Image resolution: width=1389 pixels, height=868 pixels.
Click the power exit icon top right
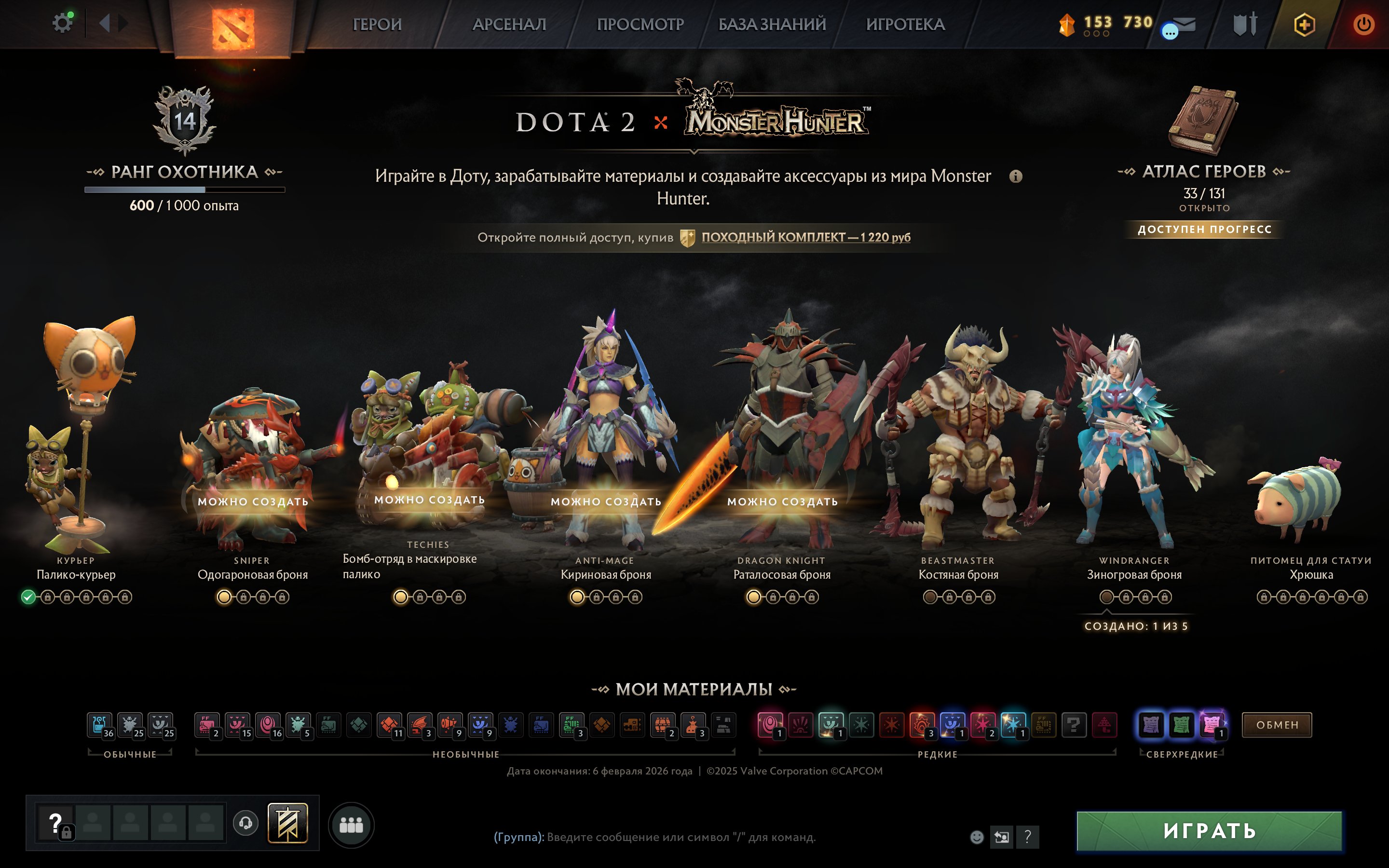[1365, 24]
